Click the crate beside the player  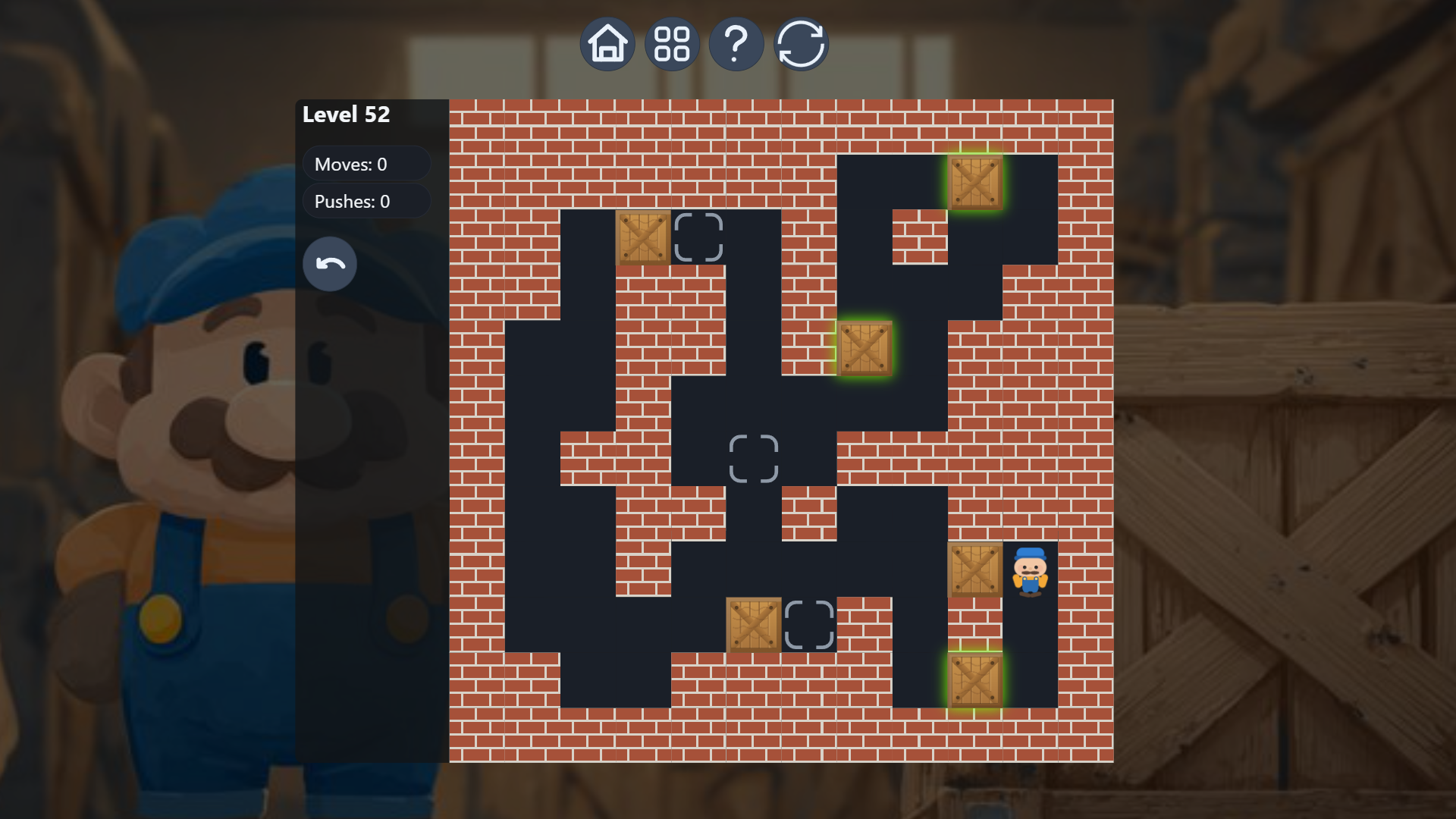pos(976,569)
